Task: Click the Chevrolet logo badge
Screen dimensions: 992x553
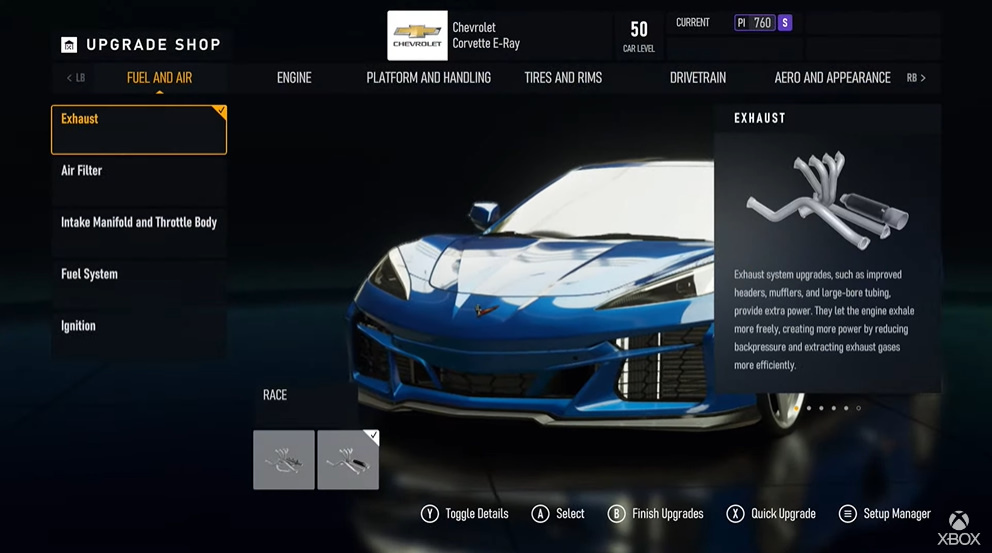Action: click(x=417, y=36)
